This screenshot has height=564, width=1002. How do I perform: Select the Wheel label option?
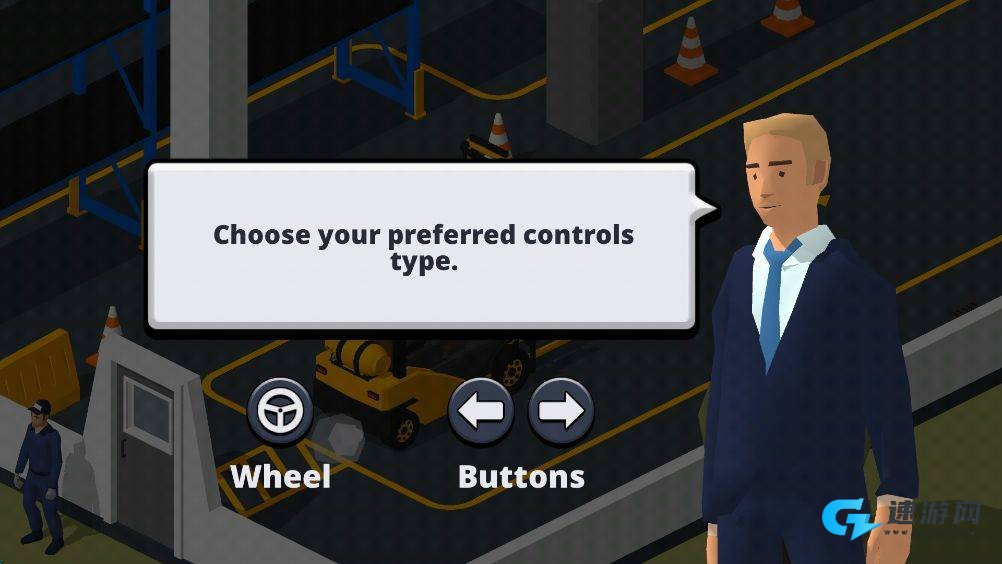pos(281,476)
